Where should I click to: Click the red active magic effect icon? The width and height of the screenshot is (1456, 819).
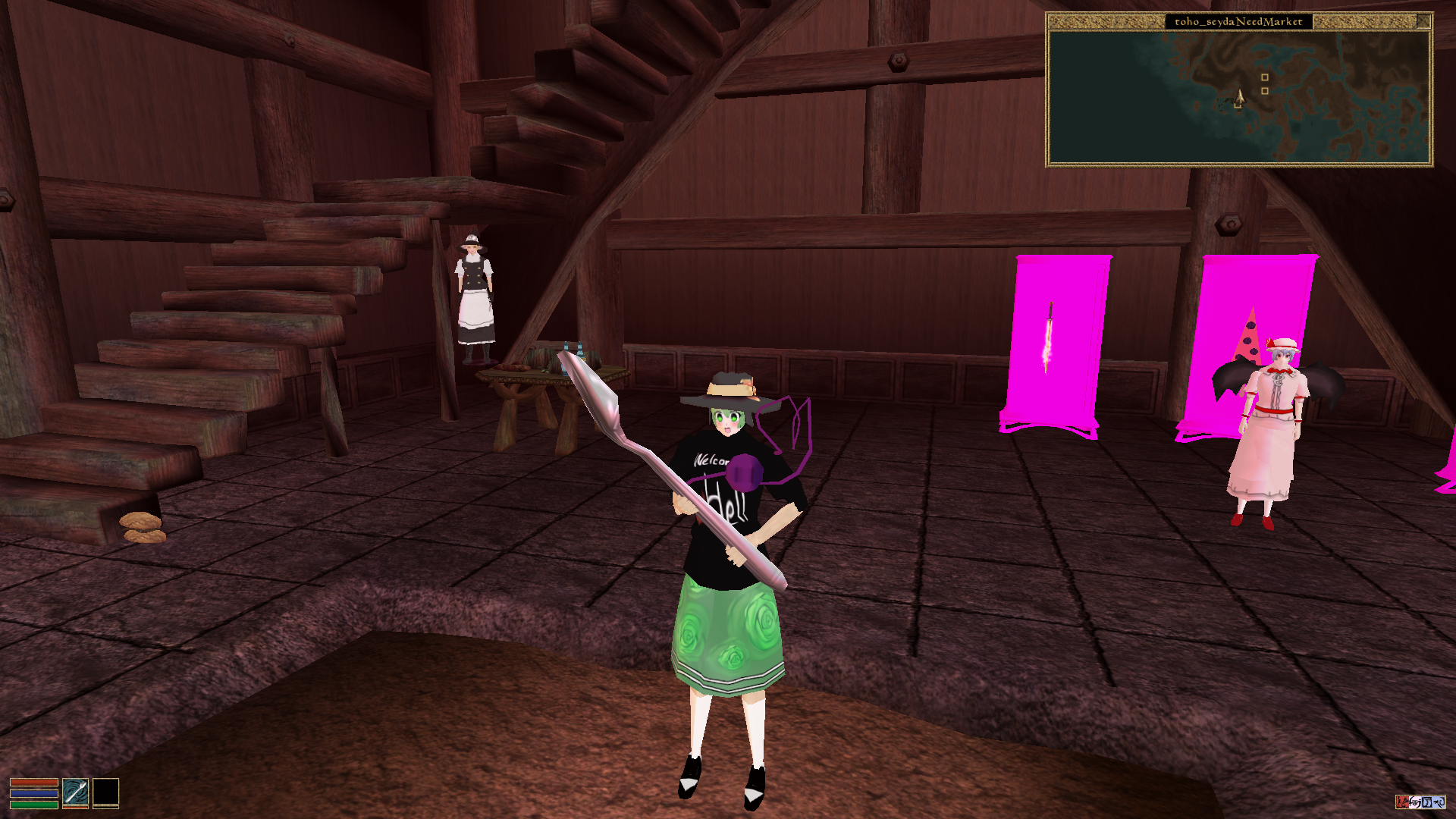(x=1402, y=802)
